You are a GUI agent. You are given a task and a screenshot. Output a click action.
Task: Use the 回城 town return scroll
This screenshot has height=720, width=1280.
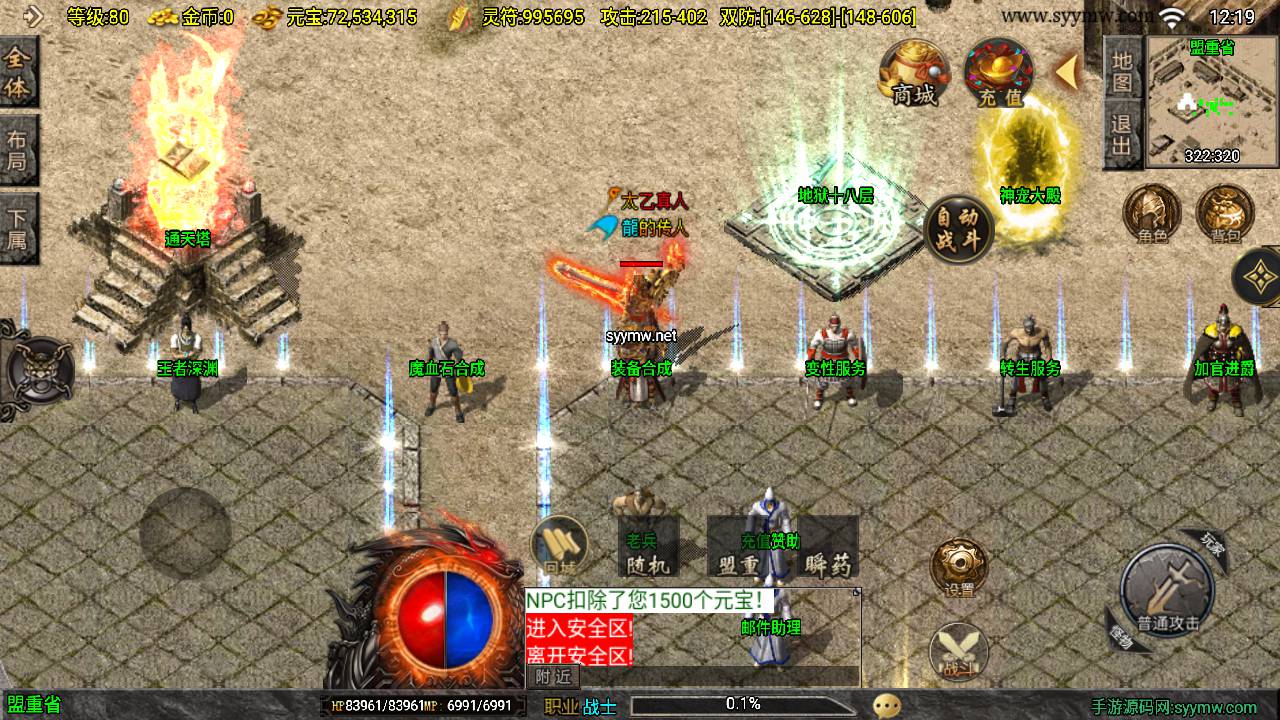point(559,546)
